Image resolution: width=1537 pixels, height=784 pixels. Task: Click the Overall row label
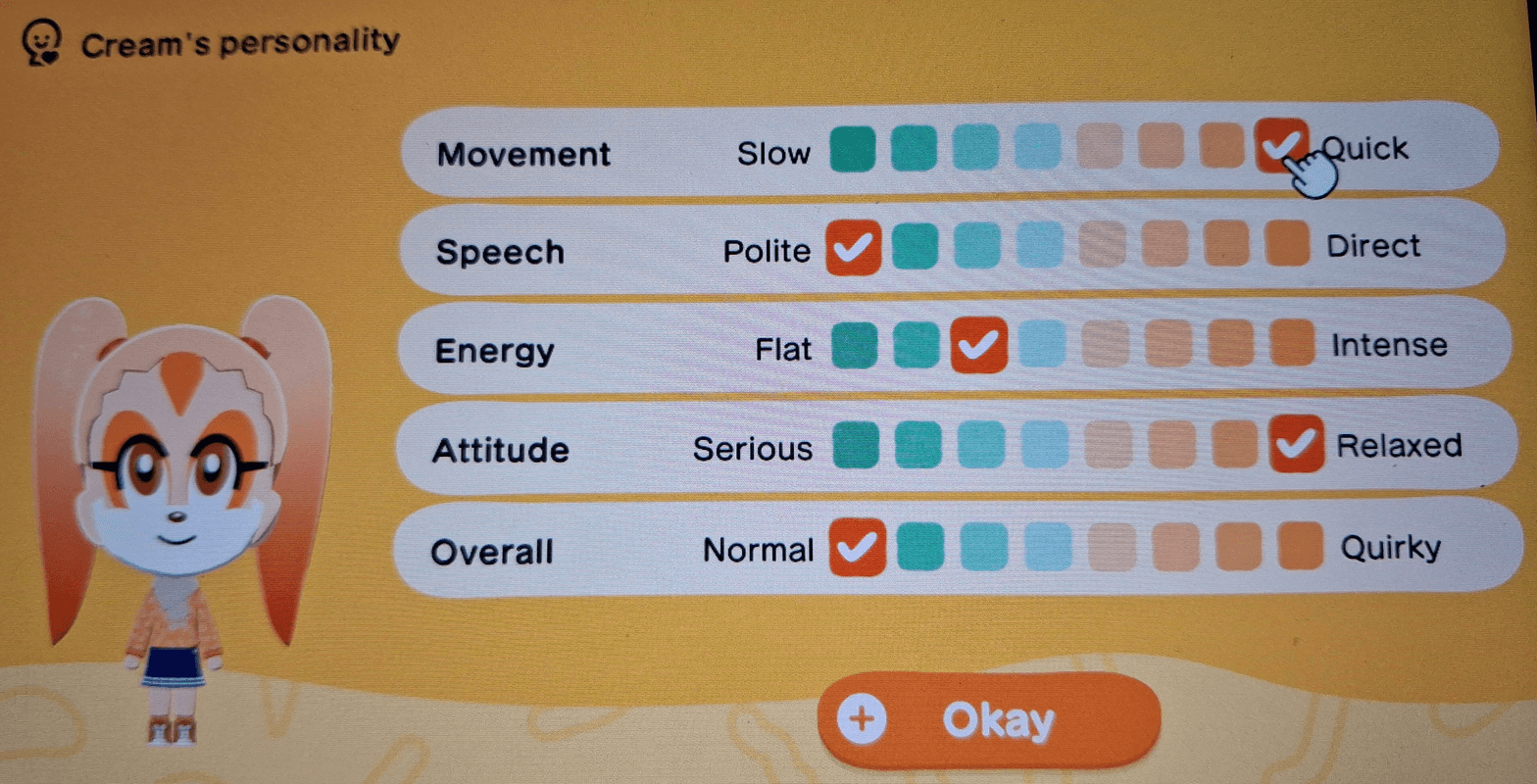(492, 550)
